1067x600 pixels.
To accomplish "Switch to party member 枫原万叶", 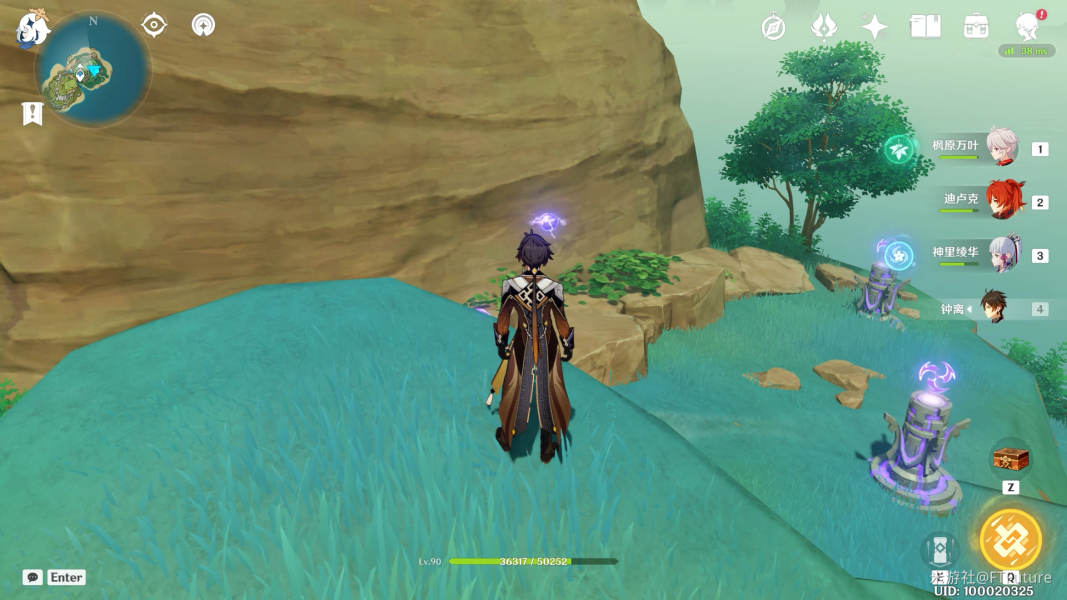I will (x=1000, y=147).
